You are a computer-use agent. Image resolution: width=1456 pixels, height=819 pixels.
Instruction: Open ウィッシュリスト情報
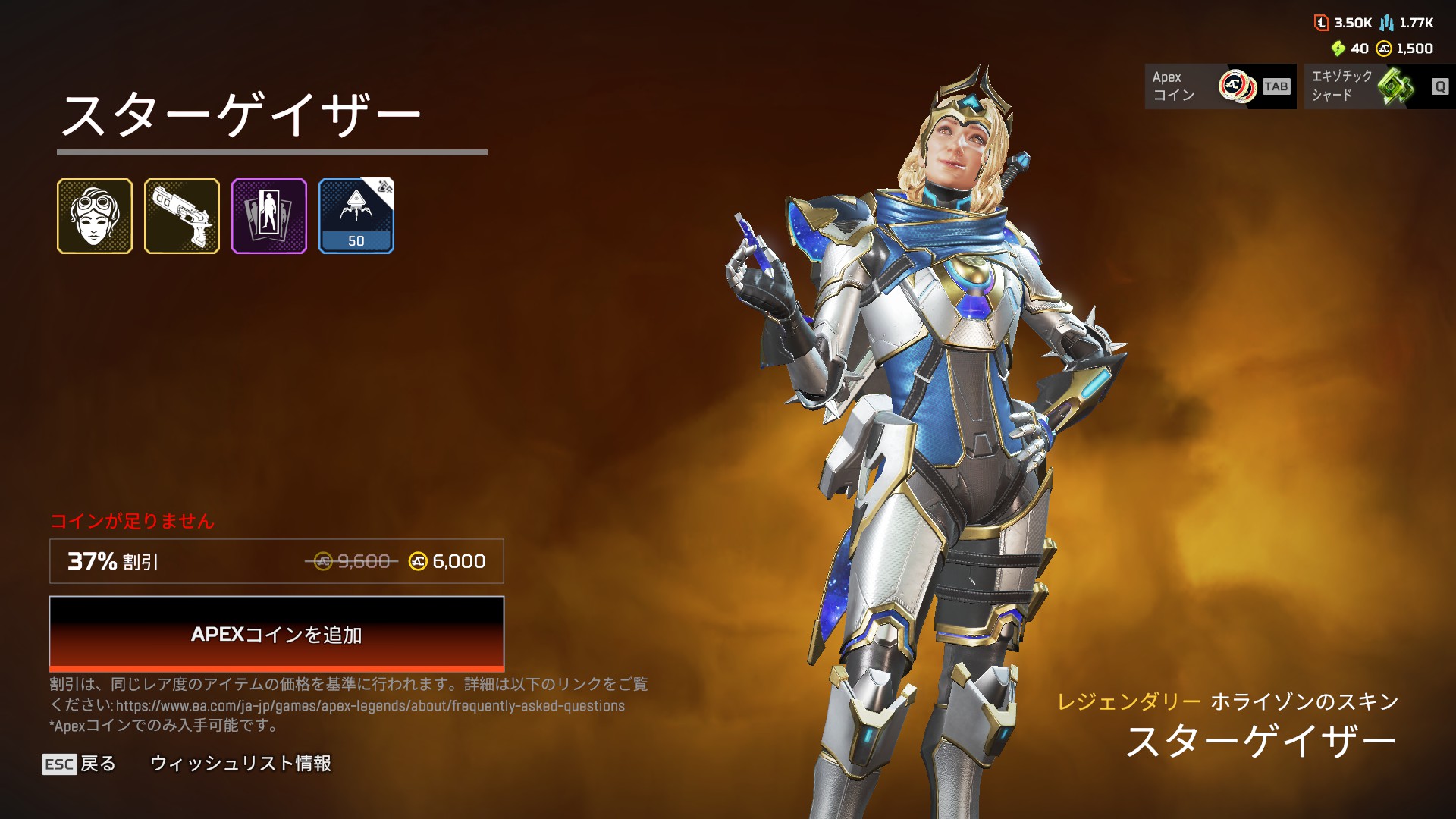[x=240, y=764]
